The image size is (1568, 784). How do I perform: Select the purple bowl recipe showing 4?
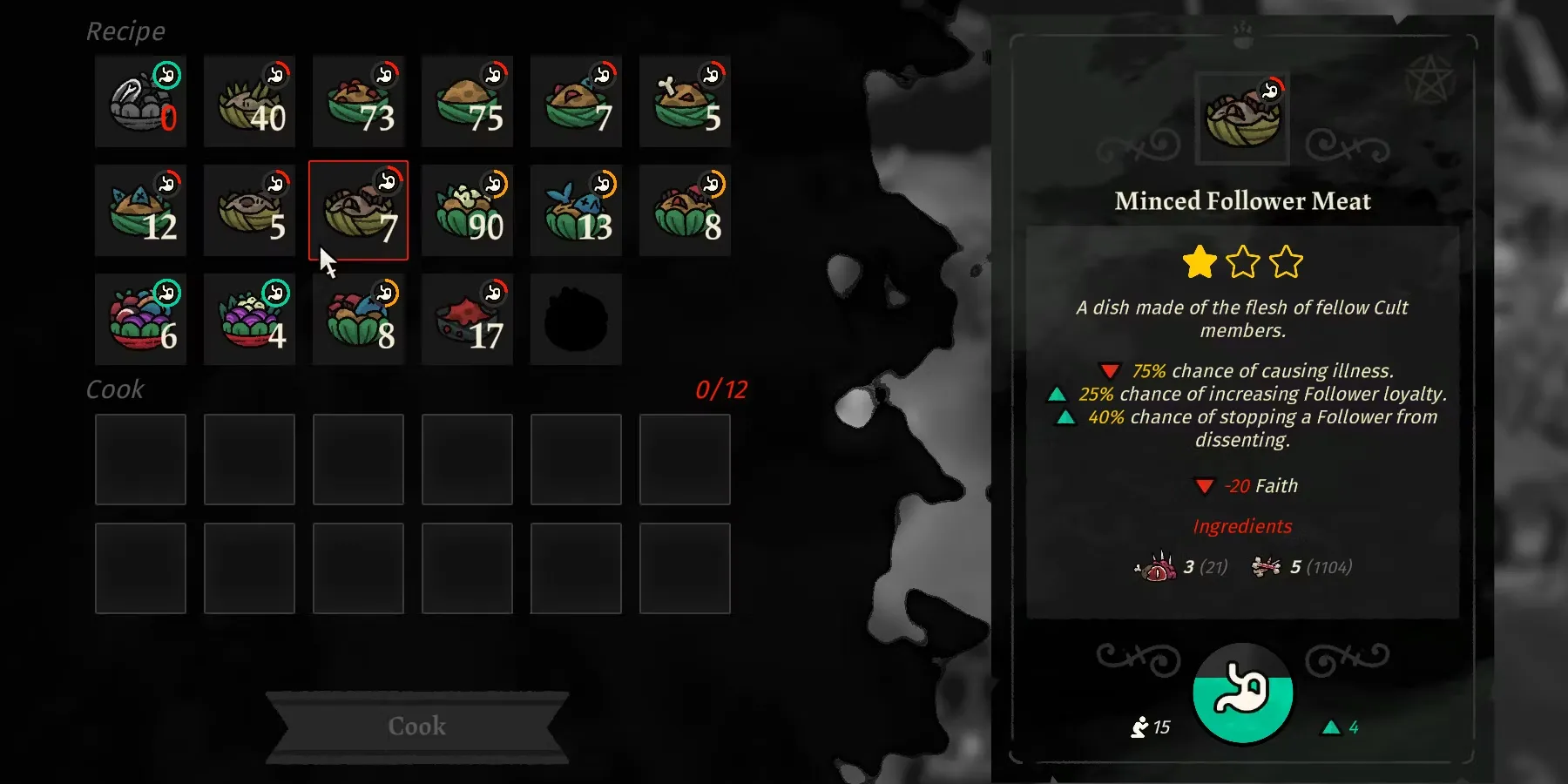249,319
